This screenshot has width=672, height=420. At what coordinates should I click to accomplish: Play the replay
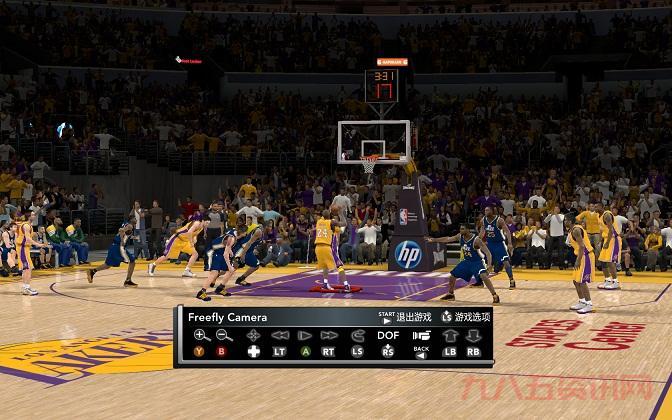coord(304,335)
